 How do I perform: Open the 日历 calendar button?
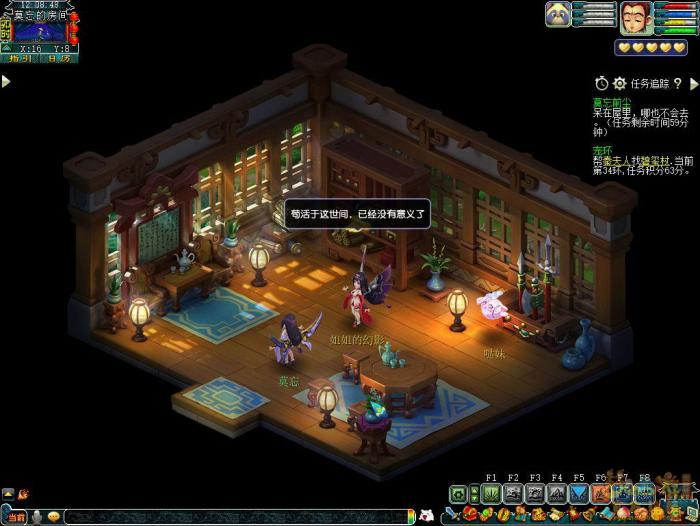59,59
